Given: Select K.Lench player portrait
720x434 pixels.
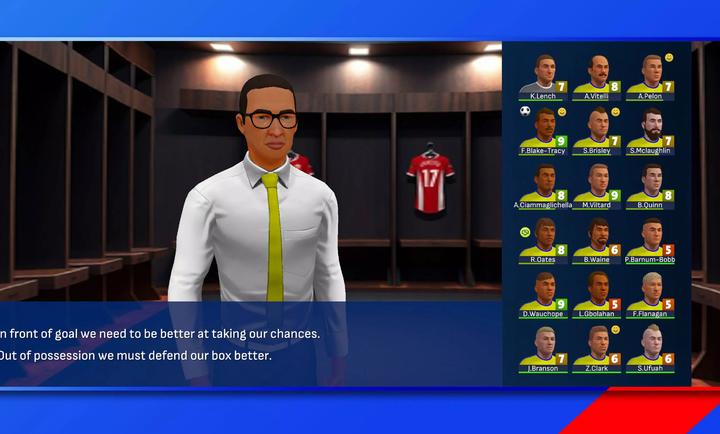Looking at the screenshot, I should click(543, 75).
